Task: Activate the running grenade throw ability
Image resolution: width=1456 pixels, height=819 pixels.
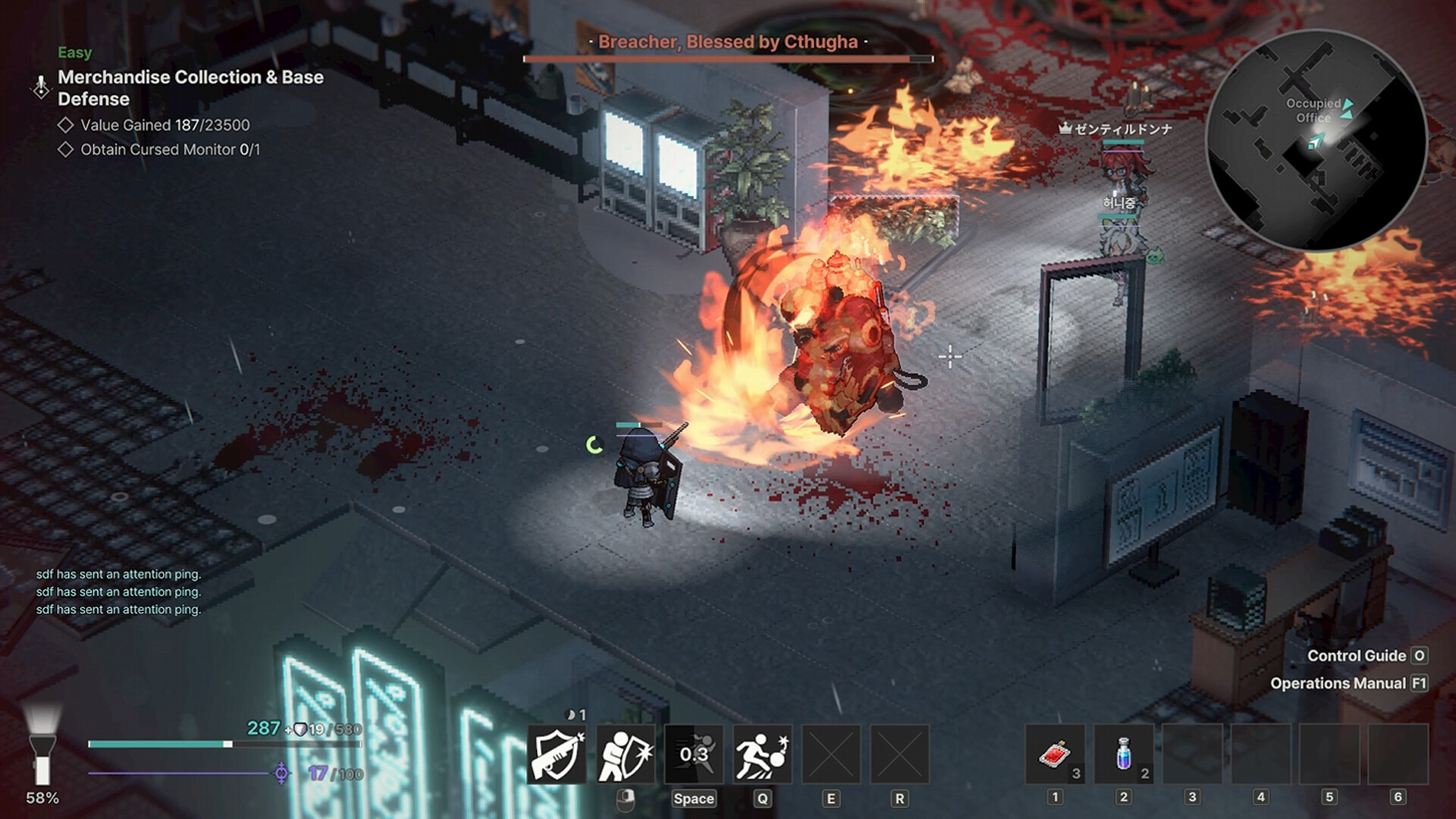Action: pyautogui.click(x=762, y=755)
